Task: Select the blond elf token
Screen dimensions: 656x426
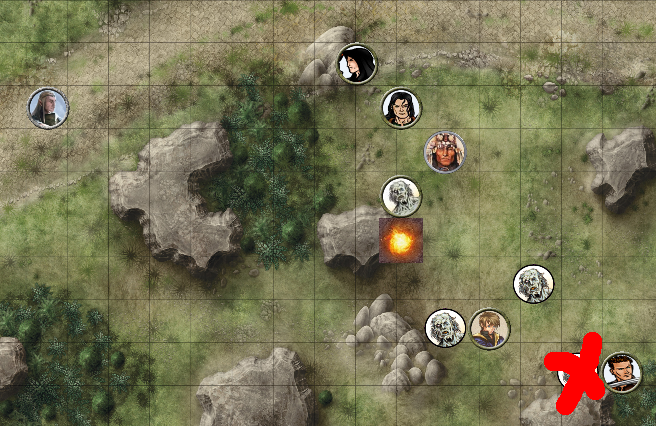Action: point(47,108)
